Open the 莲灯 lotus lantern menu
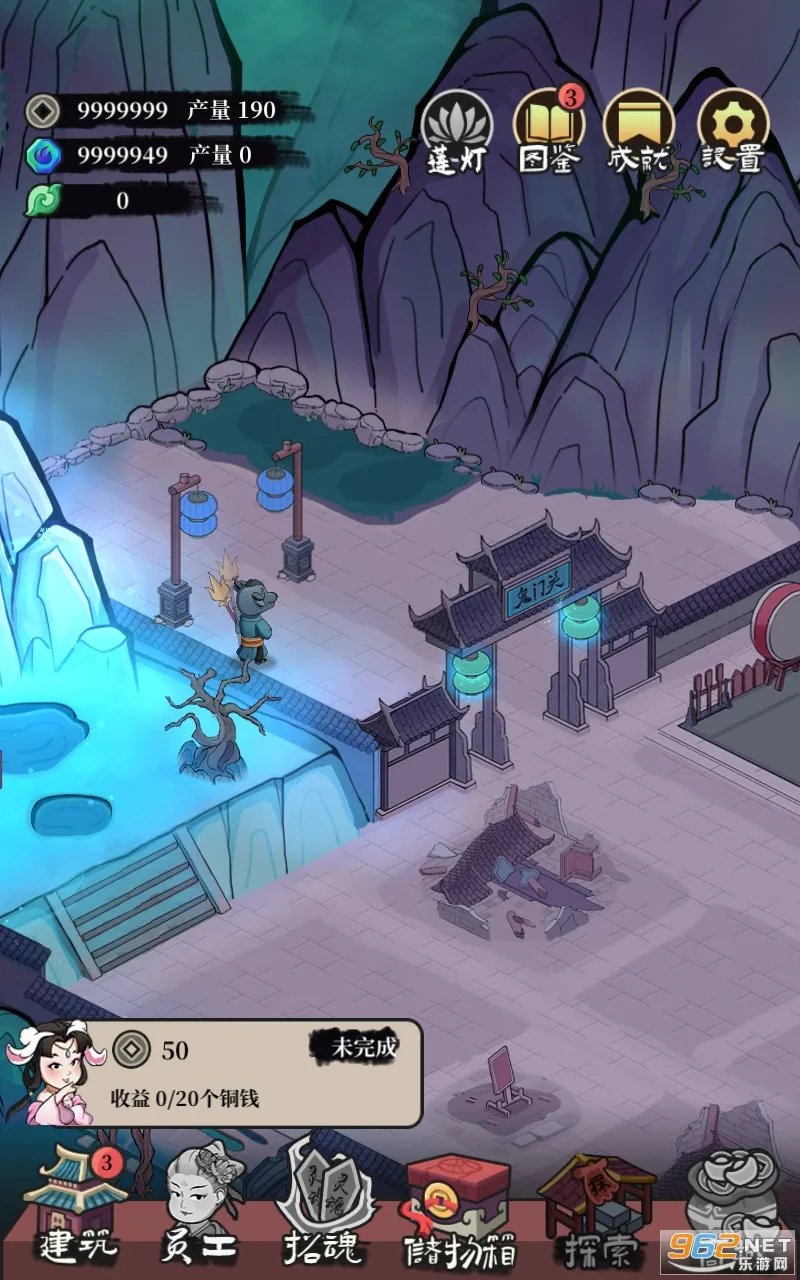The width and height of the screenshot is (800, 1280). coord(456,133)
